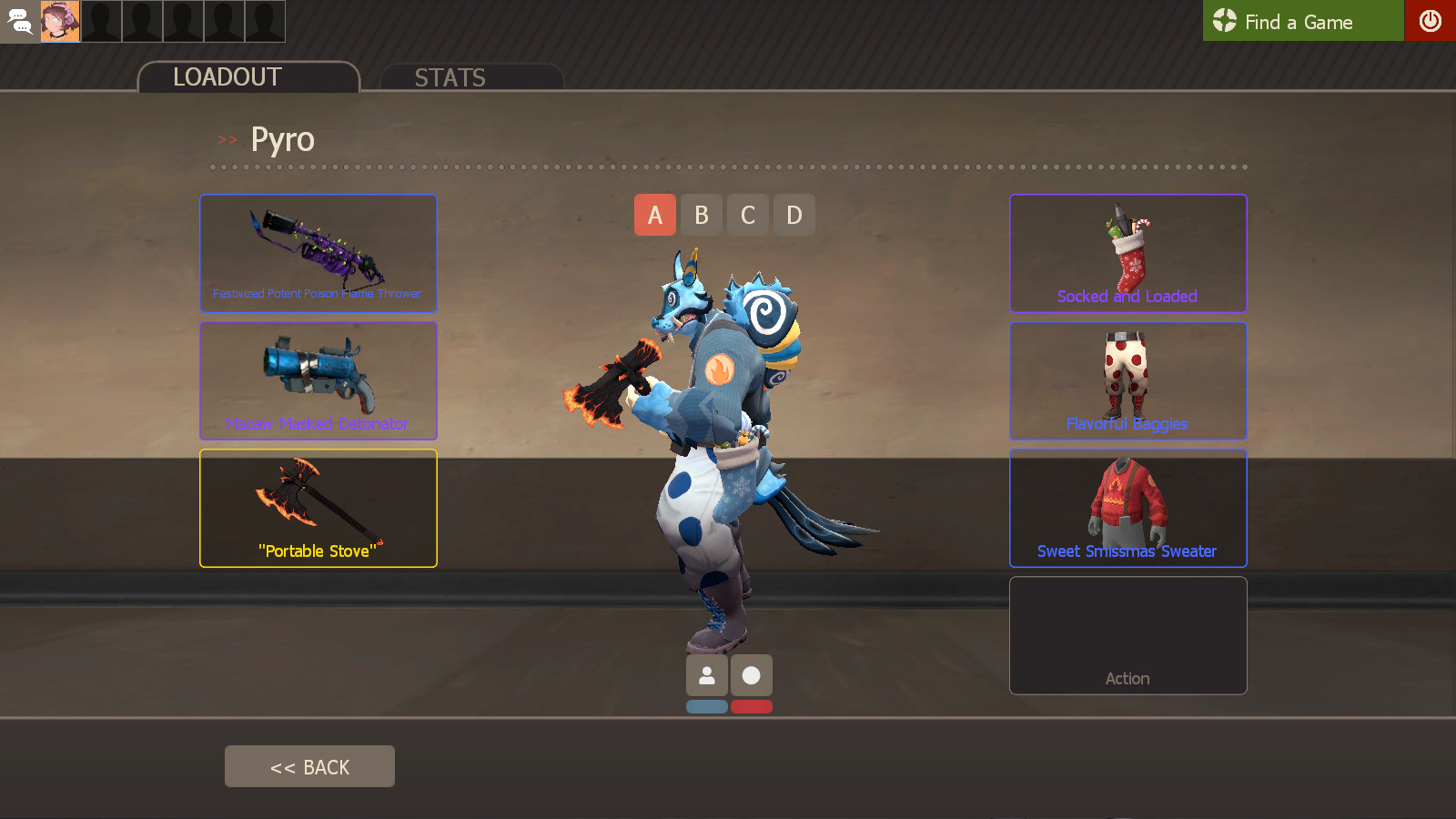Click the TF2 logo on Find a Game

tap(1224, 20)
